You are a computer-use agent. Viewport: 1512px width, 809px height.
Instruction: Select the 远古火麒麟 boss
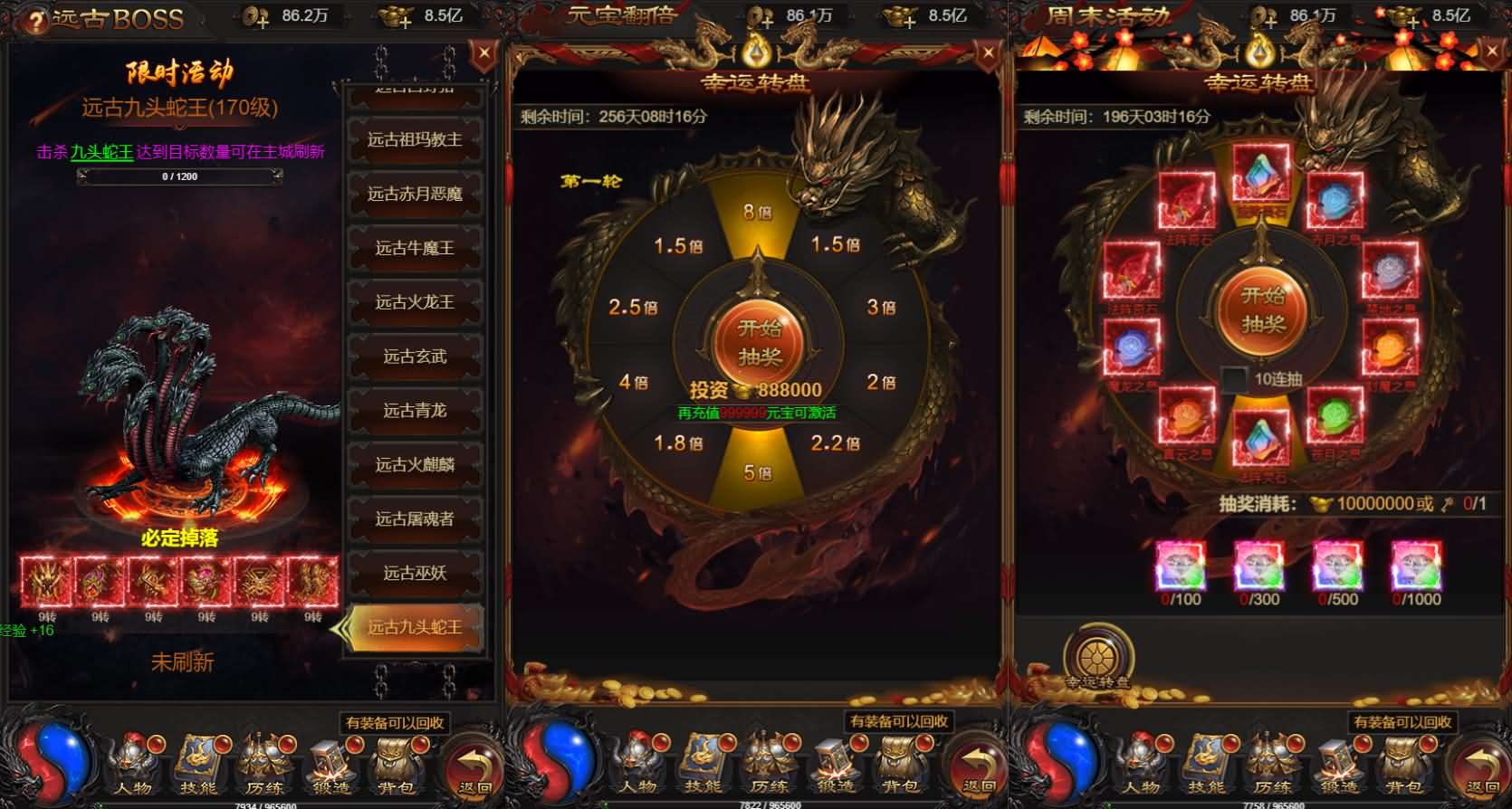pyautogui.click(x=415, y=465)
